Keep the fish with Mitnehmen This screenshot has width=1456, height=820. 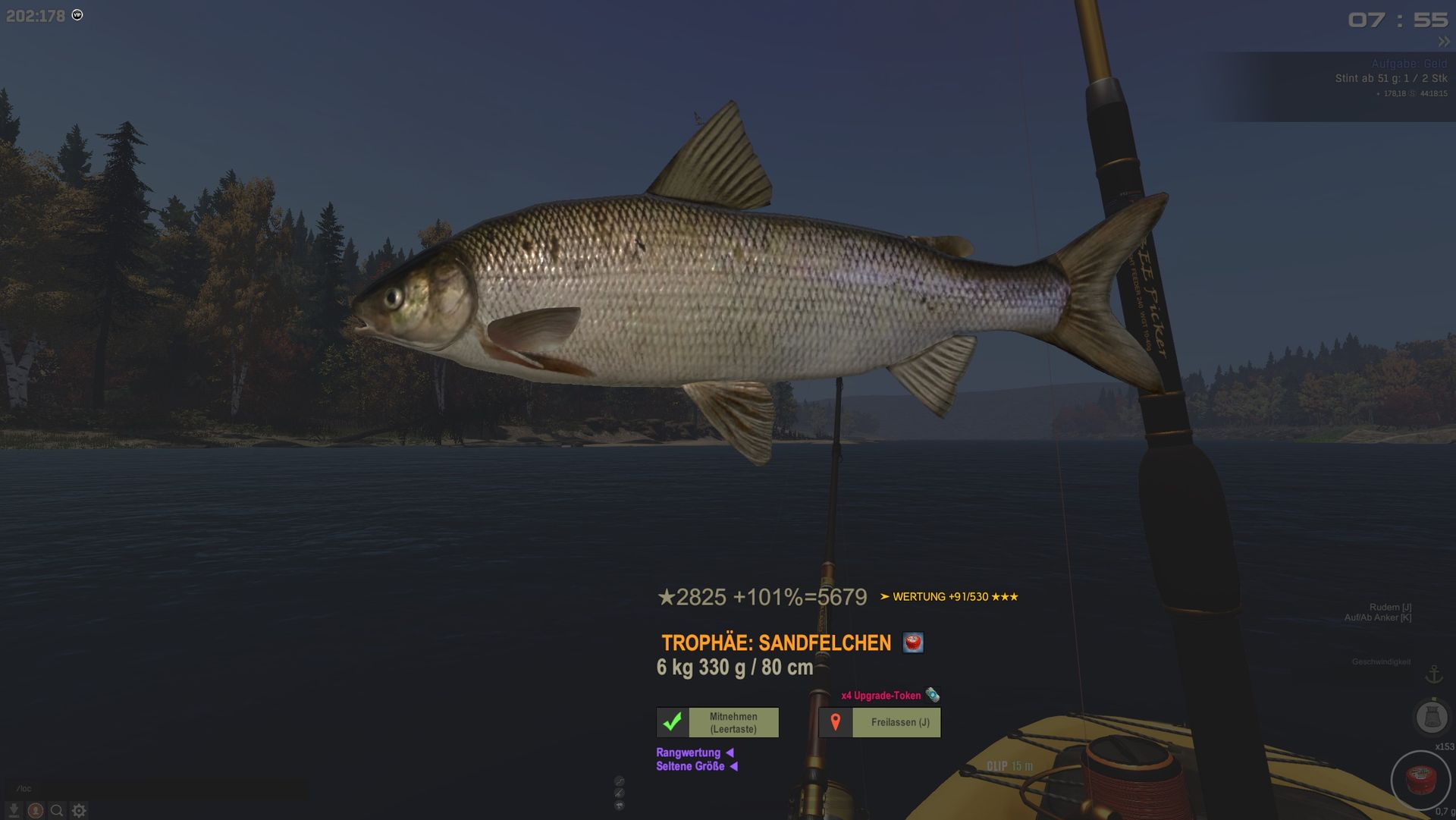(717, 722)
